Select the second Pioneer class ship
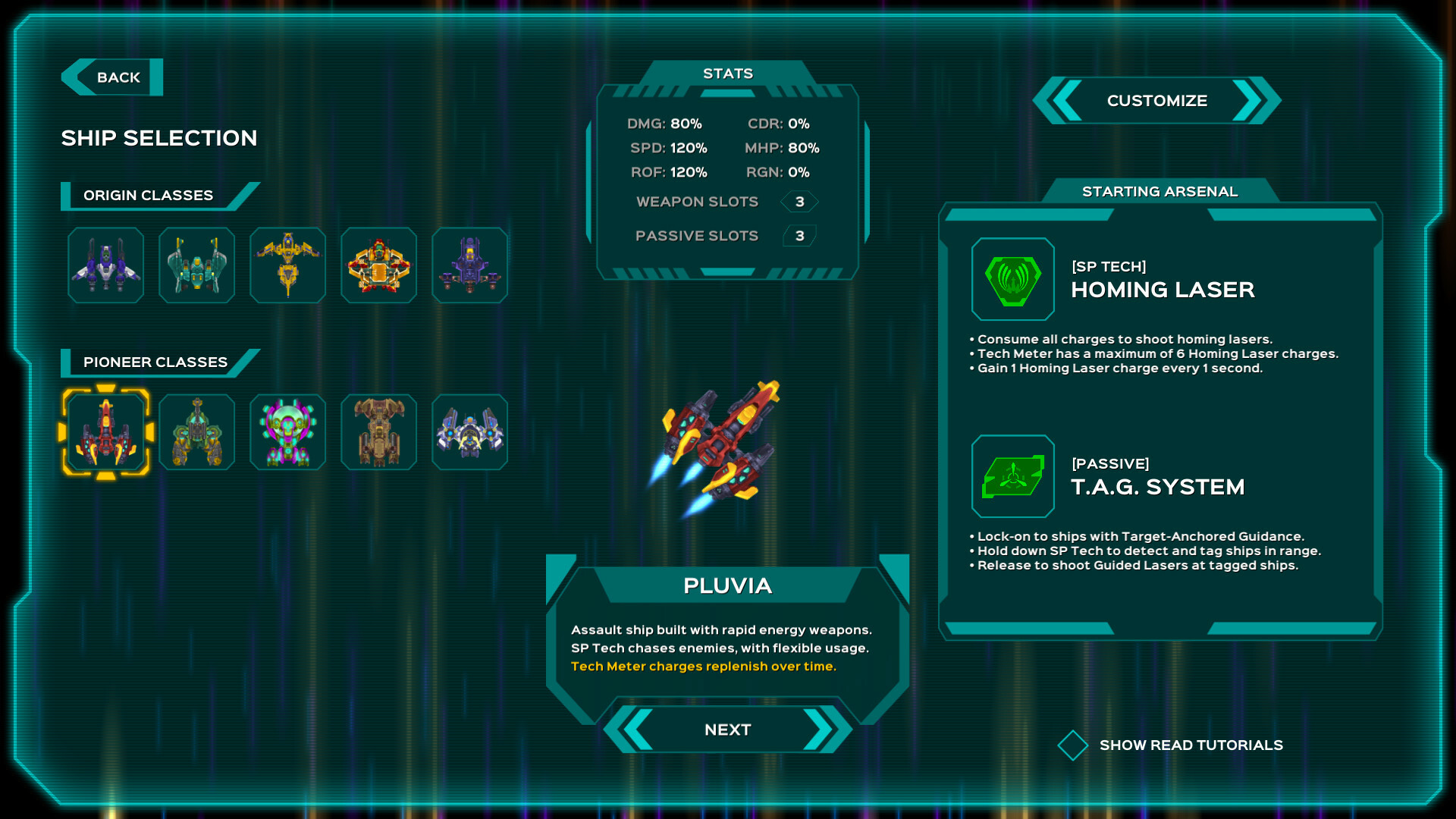The height and width of the screenshot is (819, 1456). coord(196,432)
